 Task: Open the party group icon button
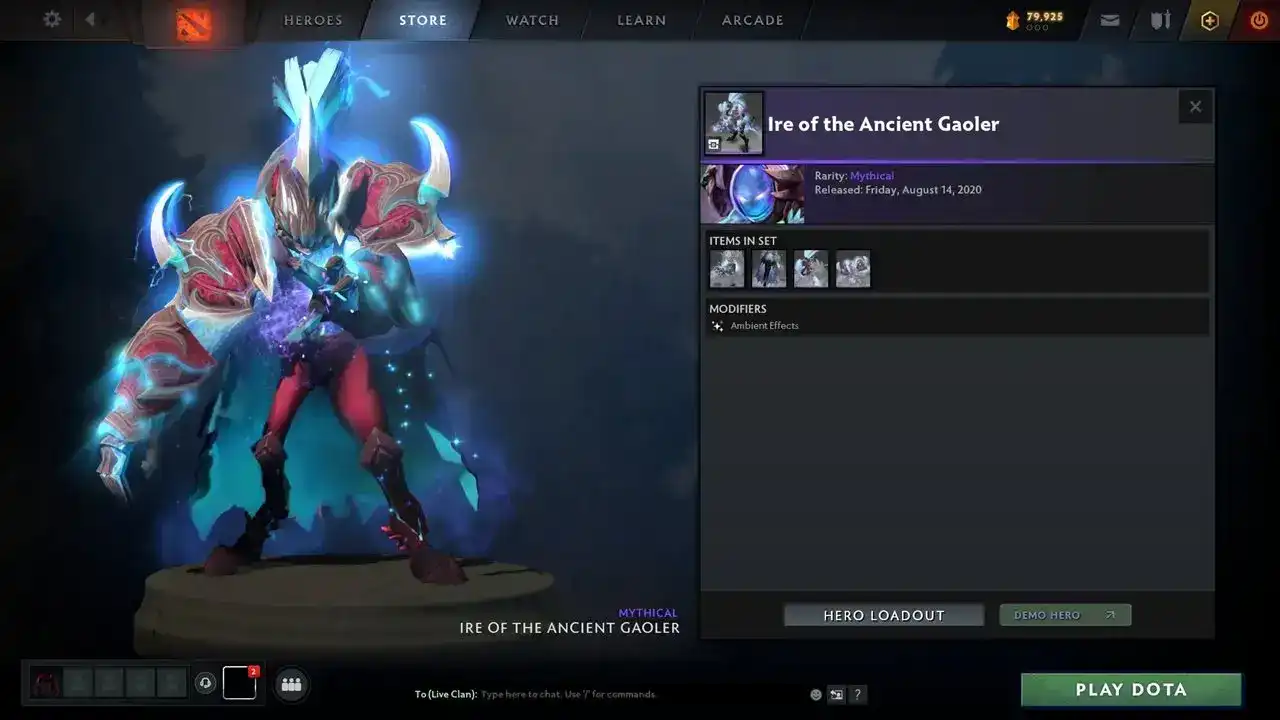(x=292, y=684)
